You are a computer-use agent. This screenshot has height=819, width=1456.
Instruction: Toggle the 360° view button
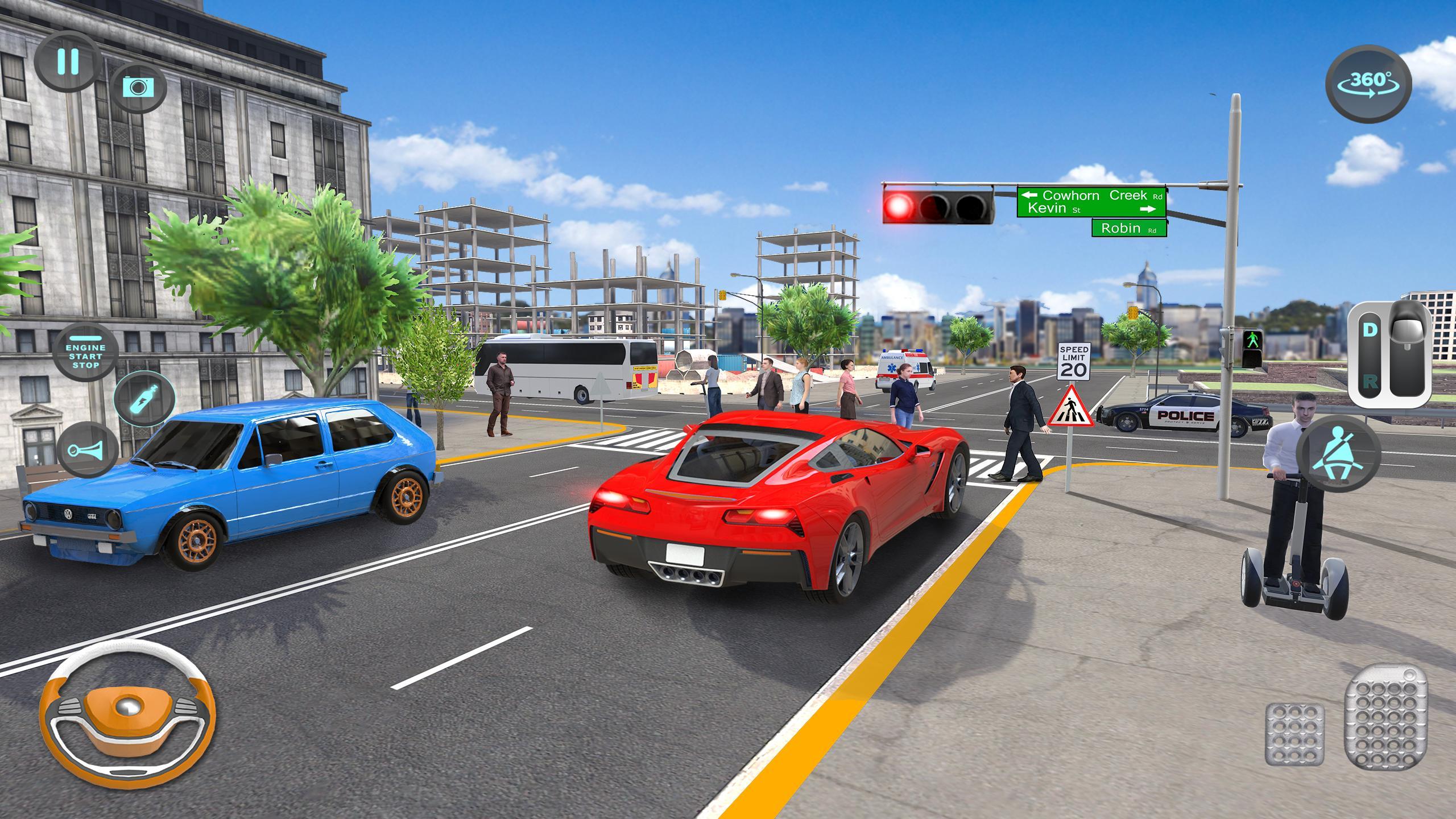[1368, 84]
